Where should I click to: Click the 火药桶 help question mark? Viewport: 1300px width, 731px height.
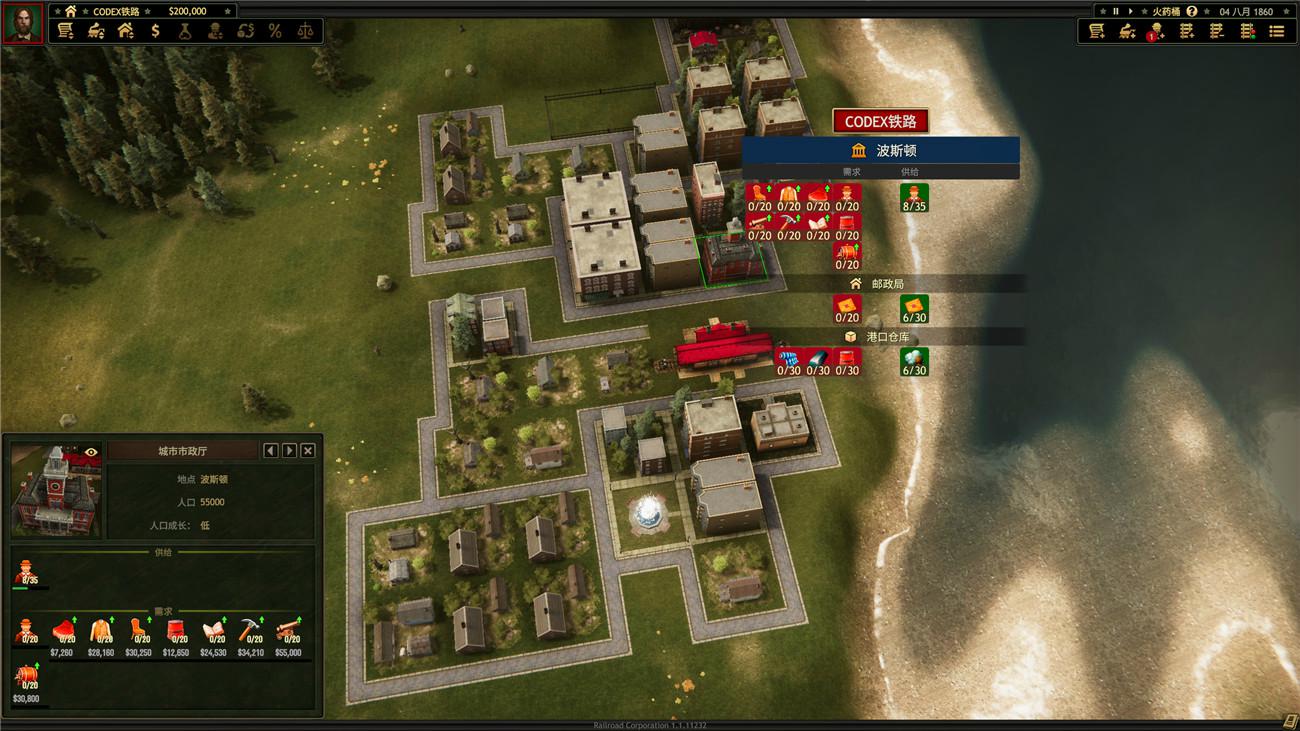(x=1191, y=11)
